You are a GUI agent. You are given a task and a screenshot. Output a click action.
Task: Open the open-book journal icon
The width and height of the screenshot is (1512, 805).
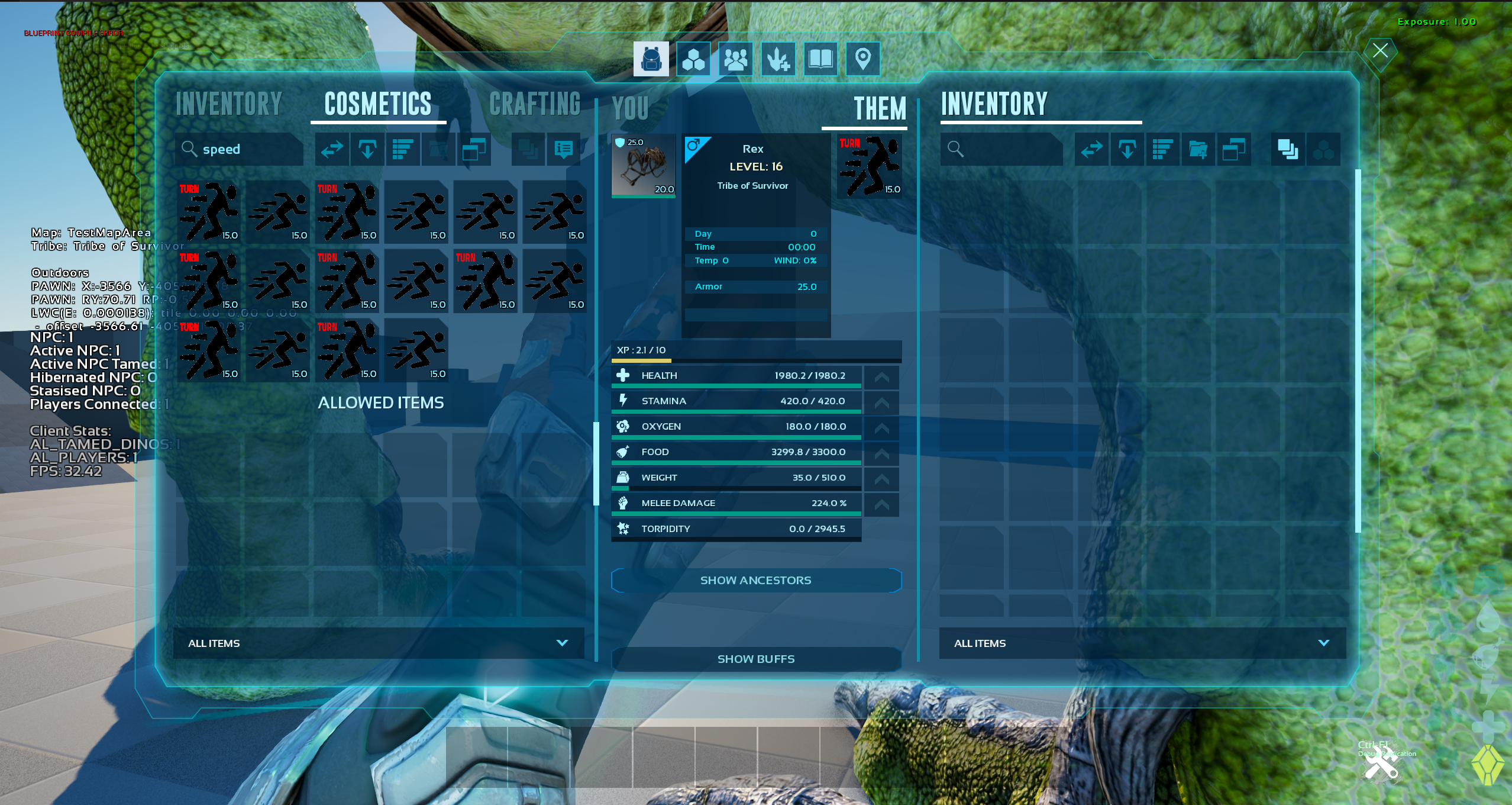pos(820,59)
